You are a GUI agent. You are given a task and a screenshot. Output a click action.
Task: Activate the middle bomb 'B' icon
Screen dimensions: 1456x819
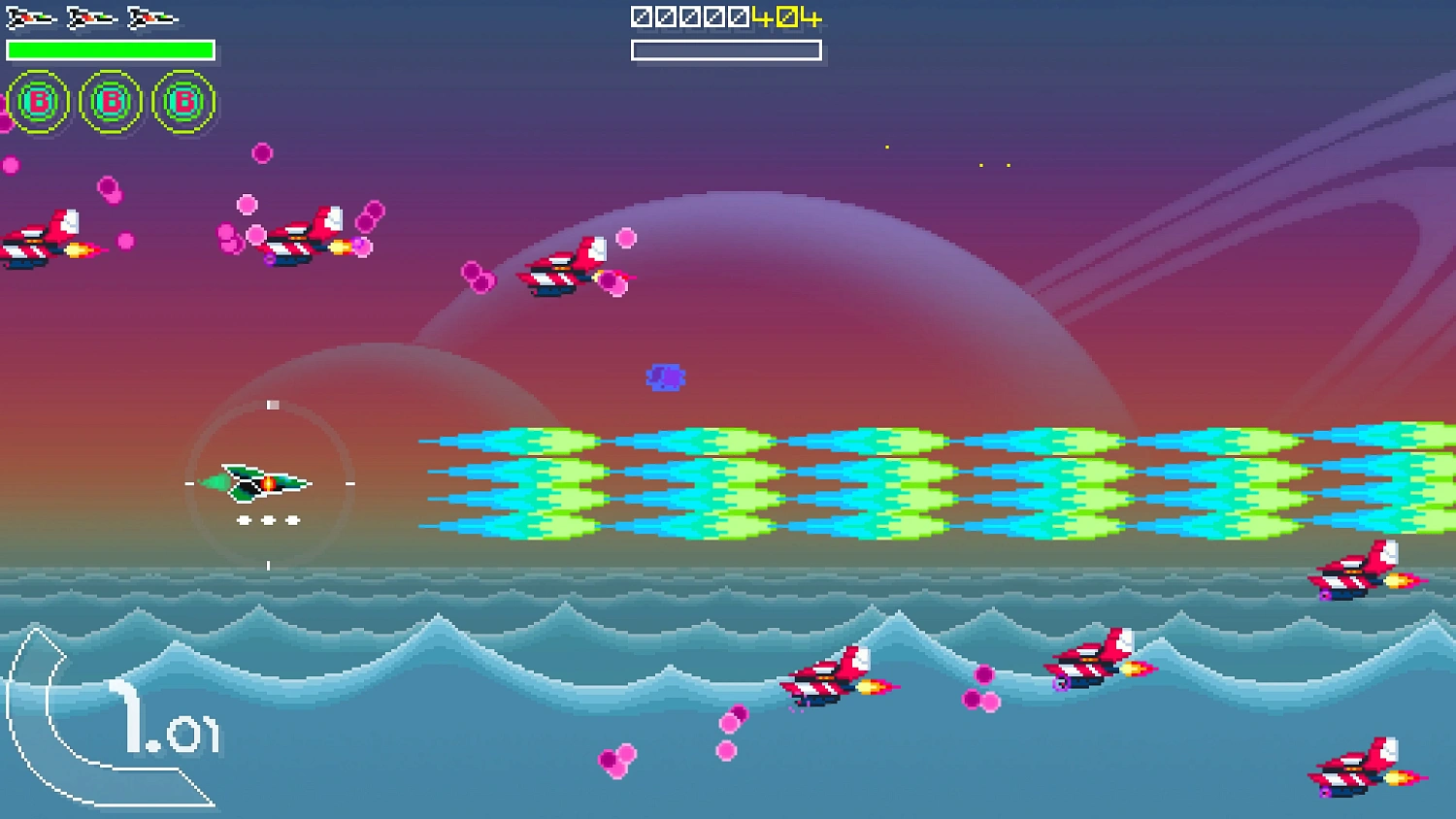110,100
